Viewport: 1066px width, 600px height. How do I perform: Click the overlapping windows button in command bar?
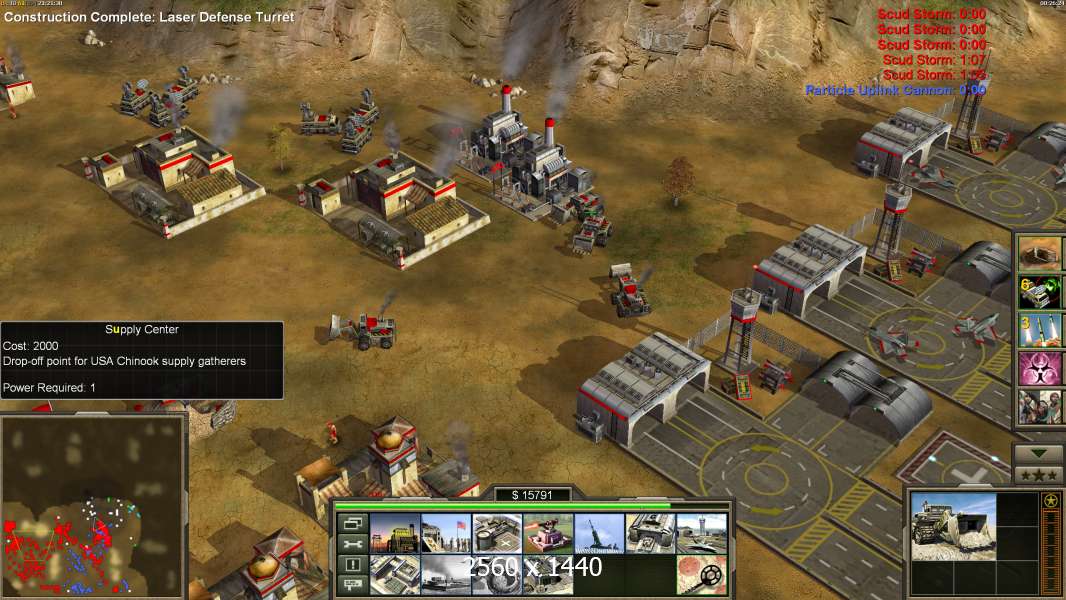pos(352,523)
